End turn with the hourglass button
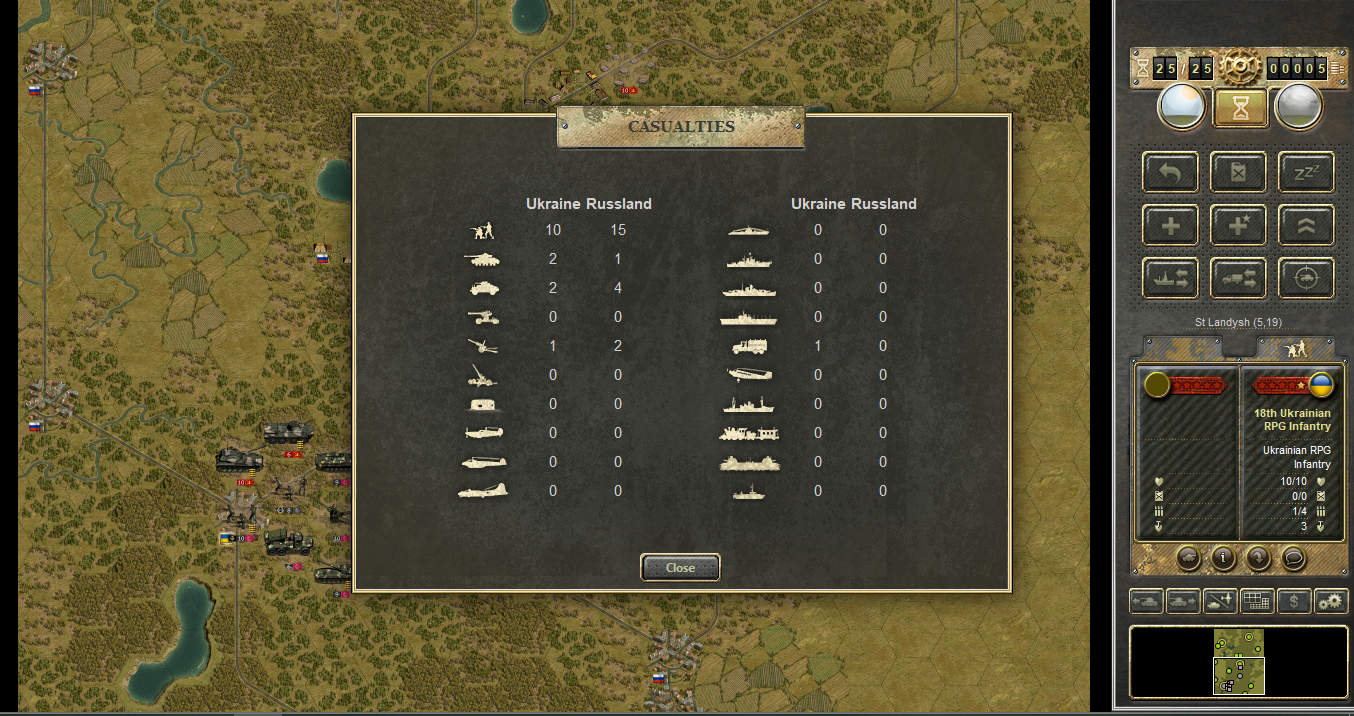Viewport: 1354px width, 716px height. [1240, 108]
